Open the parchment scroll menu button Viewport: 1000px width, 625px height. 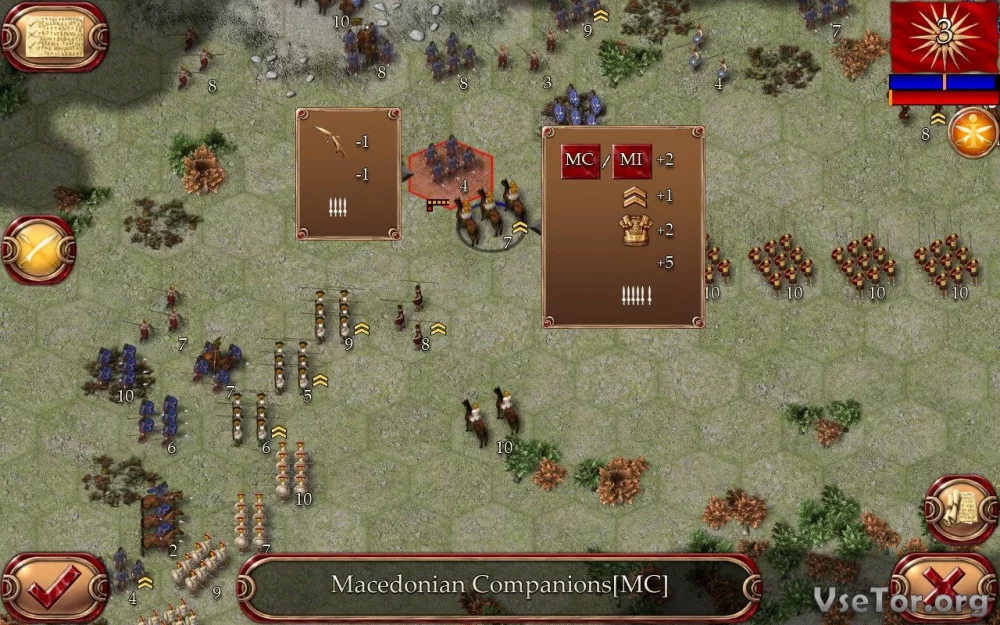[53, 37]
